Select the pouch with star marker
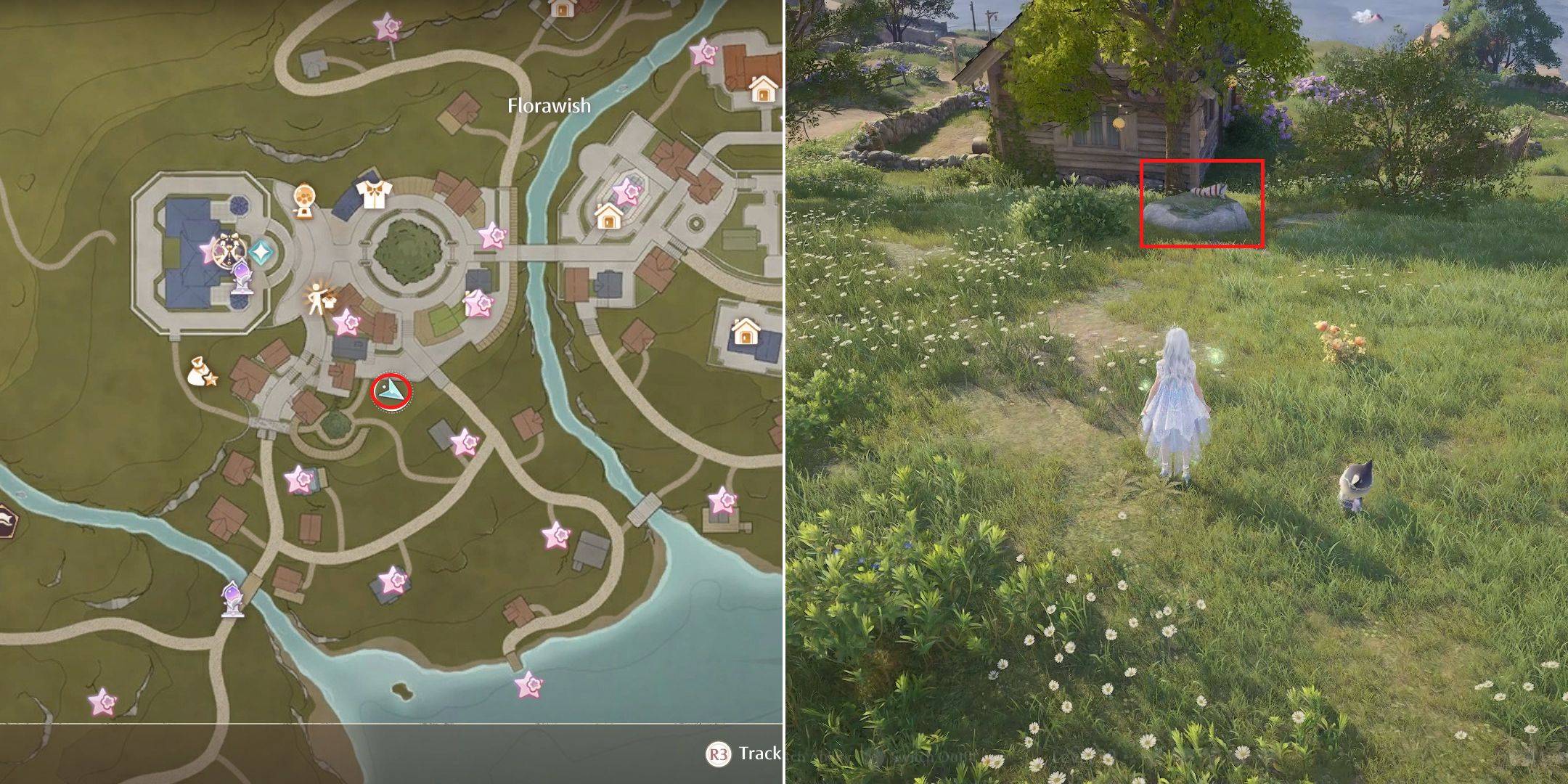The height and width of the screenshot is (784, 1568). [x=200, y=372]
